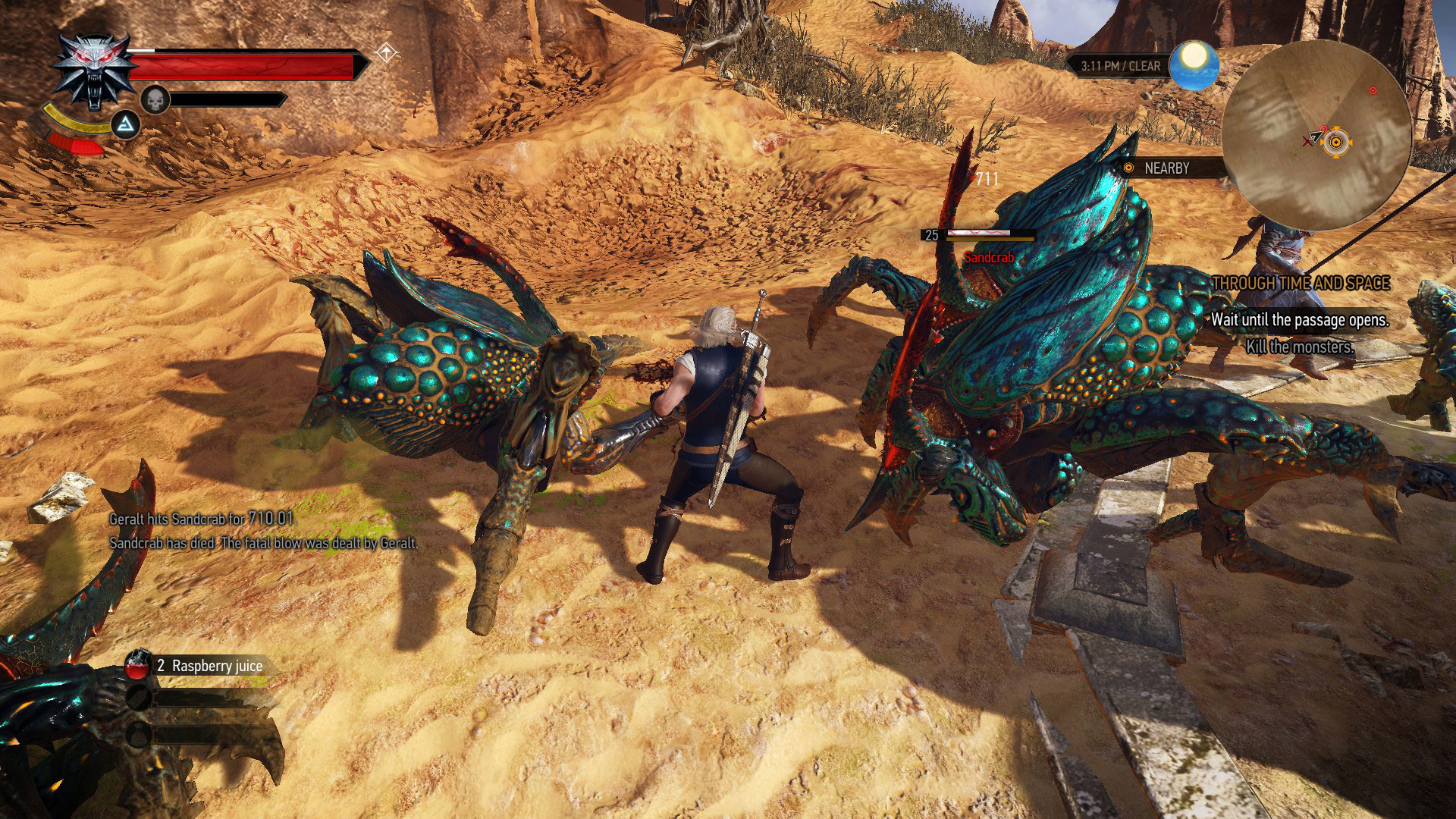Image resolution: width=1456 pixels, height=819 pixels.
Task: Click the NEARBY objective indicator
Action: pos(1166,168)
